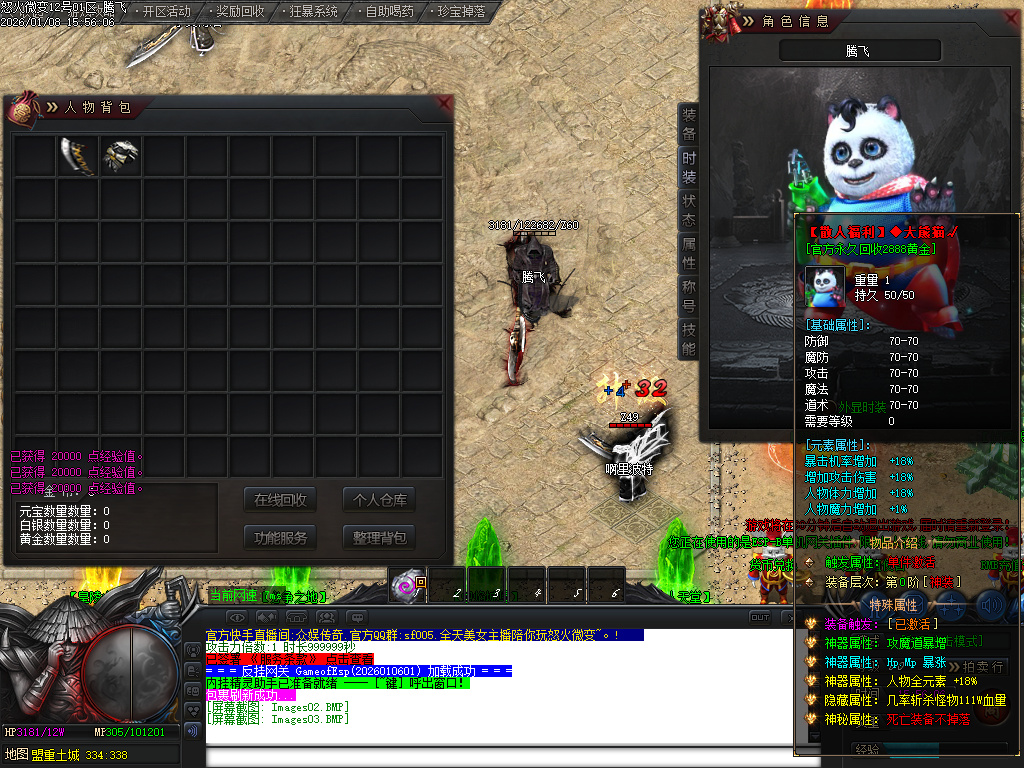Click 整理背包 to sort the bag
Screen dimensions: 1024x768
click(x=379, y=537)
